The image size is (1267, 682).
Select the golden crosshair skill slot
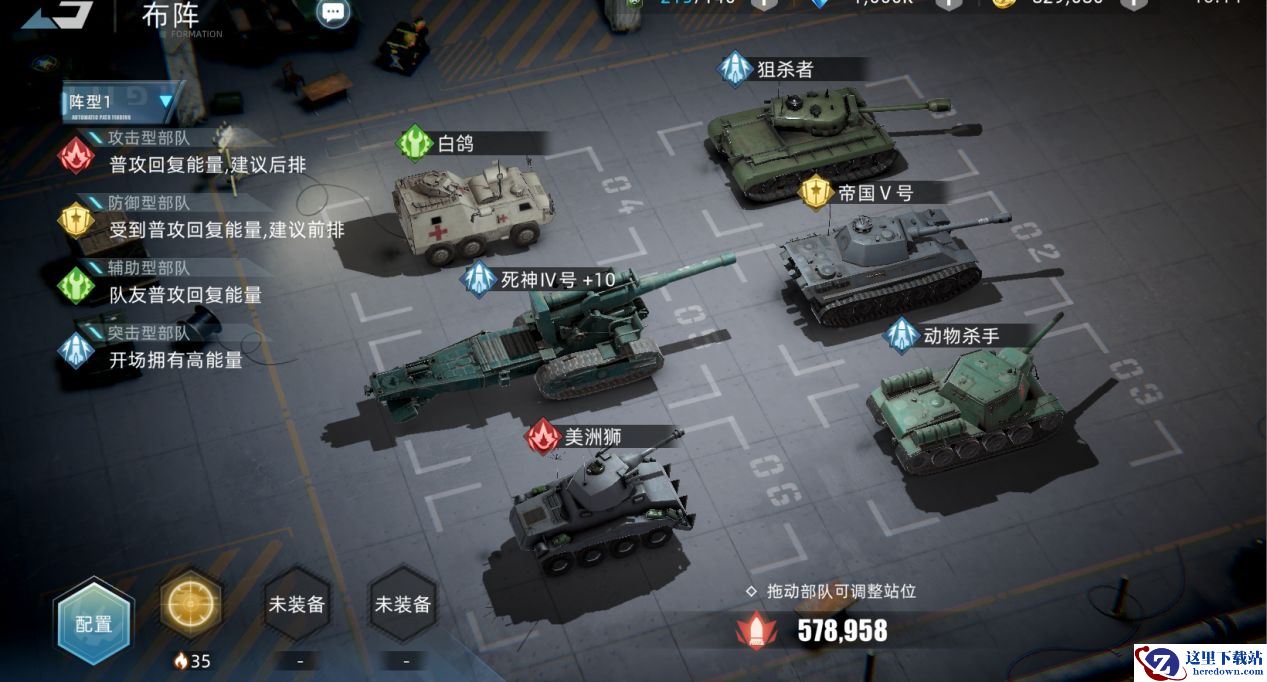(191, 602)
